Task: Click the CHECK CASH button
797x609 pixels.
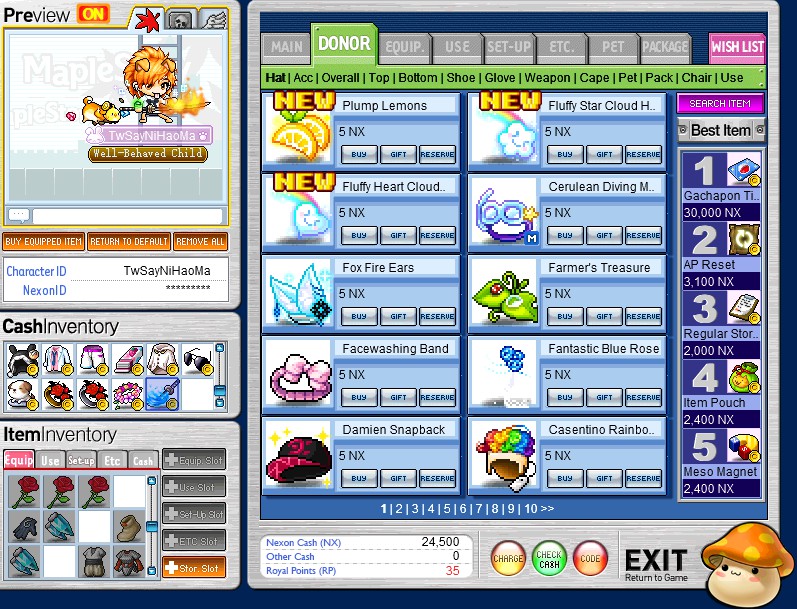Action: (548, 559)
